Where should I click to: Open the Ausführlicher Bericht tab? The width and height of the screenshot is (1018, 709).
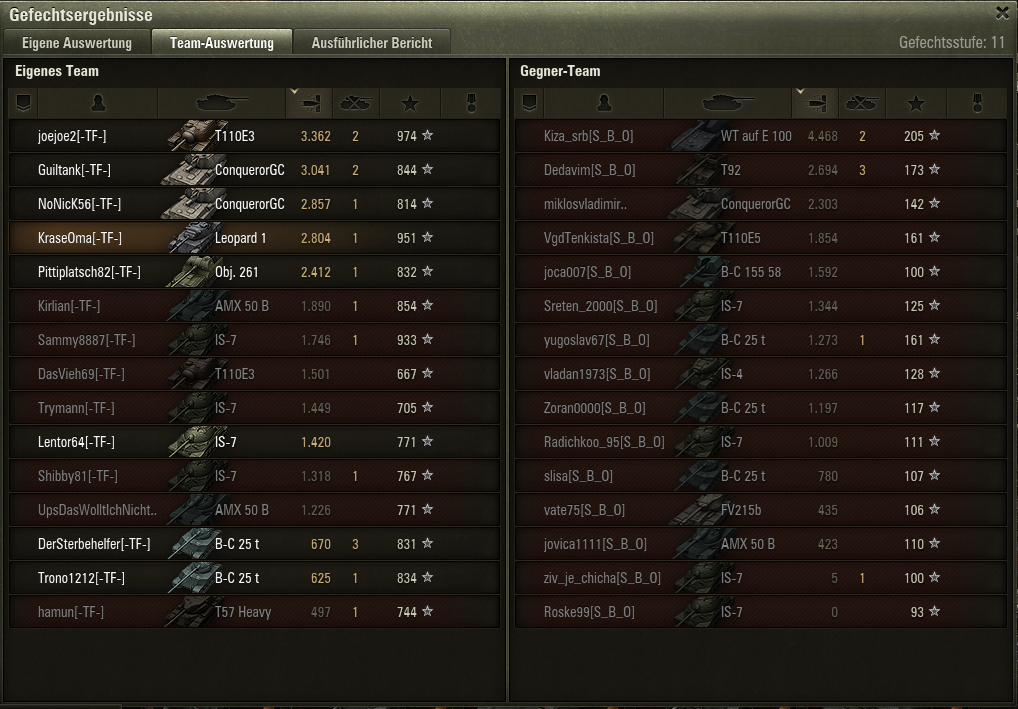coord(372,43)
